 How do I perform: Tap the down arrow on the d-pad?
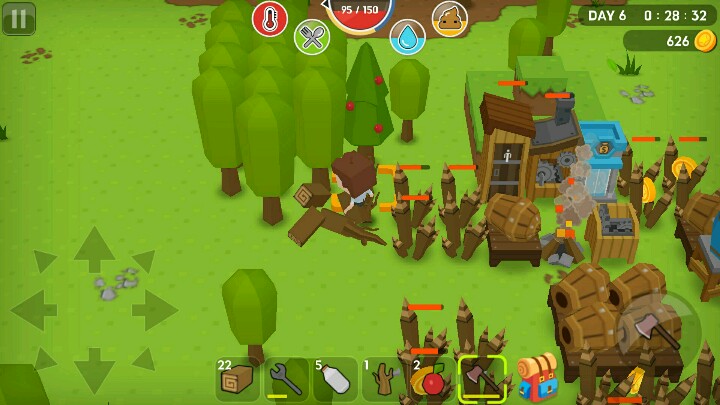94,369
